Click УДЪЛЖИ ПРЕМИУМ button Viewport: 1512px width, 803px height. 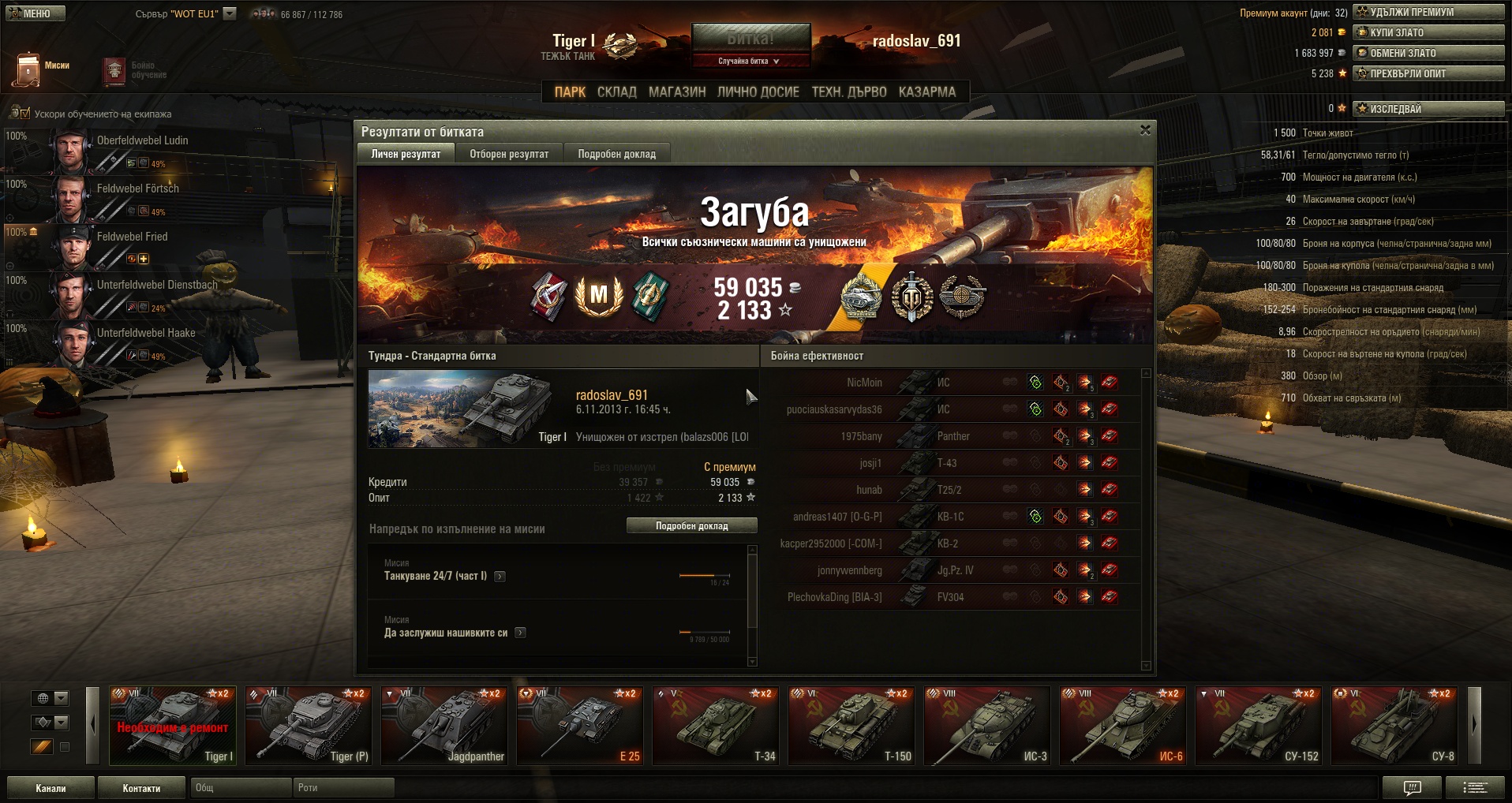click(x=1428, y=12)
